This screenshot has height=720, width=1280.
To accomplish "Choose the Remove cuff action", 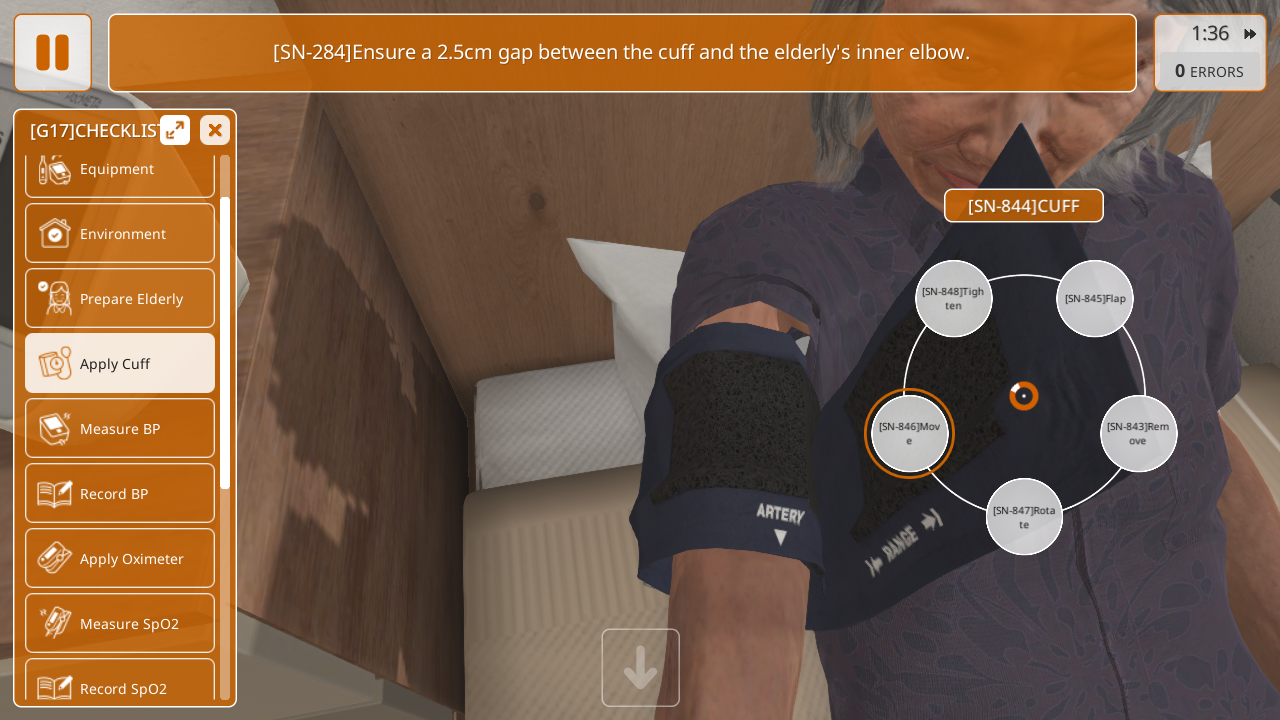I will tap(1138, 434).
